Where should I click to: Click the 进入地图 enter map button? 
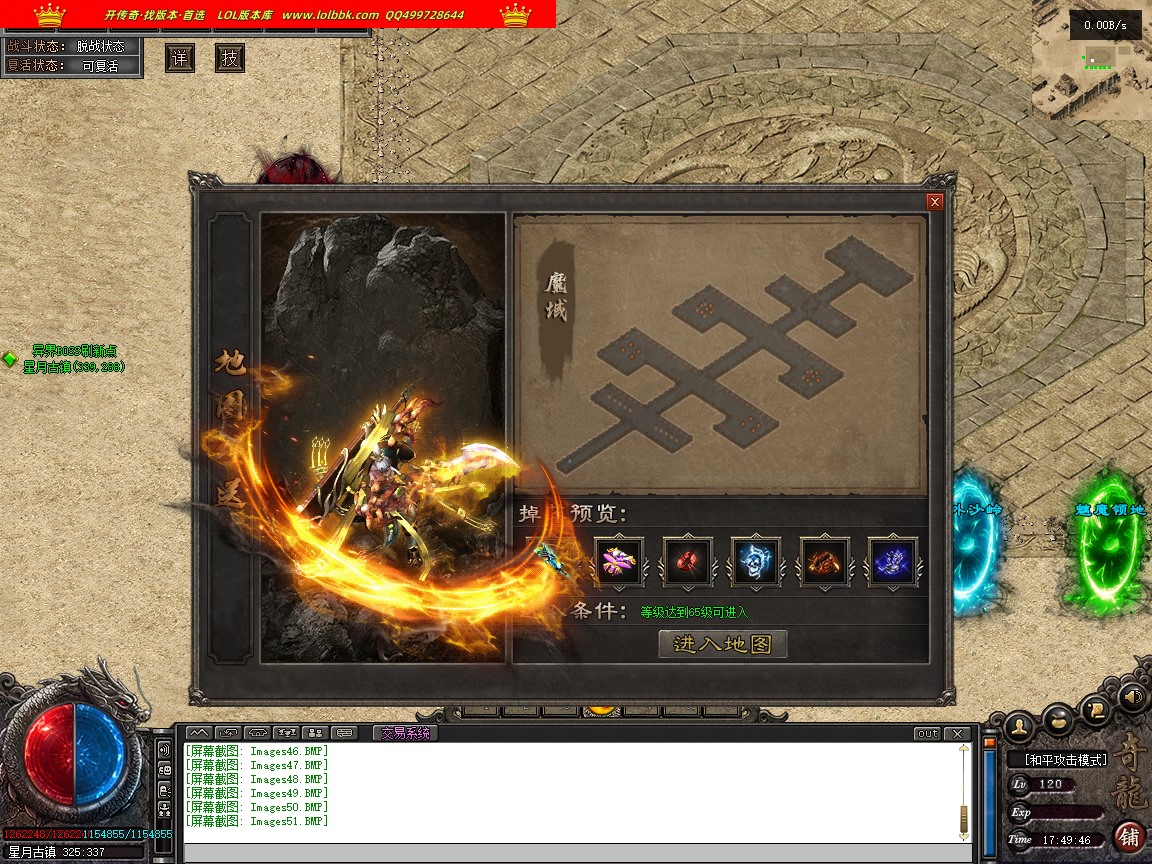(723, 644)
